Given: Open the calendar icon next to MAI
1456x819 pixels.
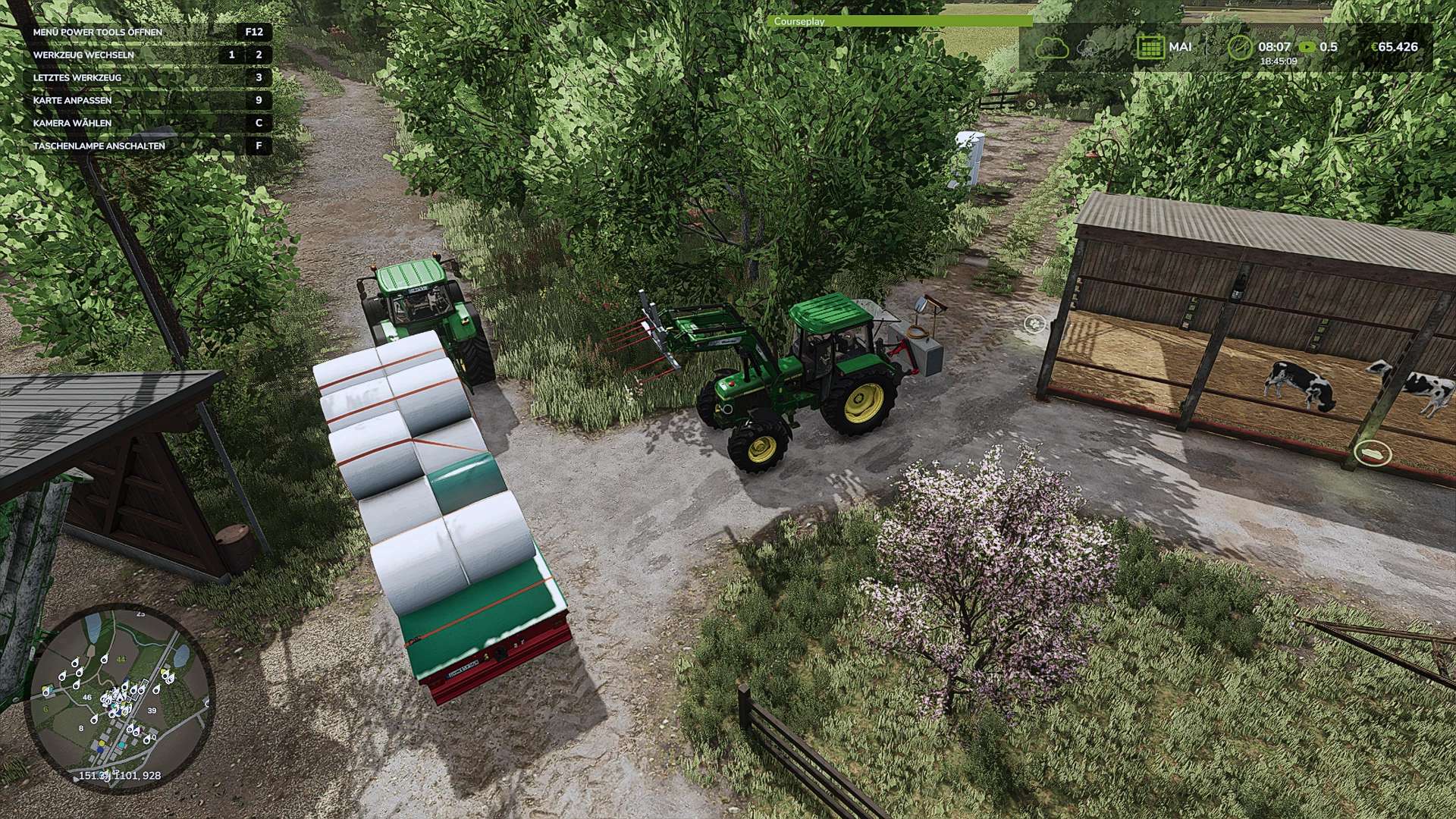Looking at the screenshot, I should tap(1150, 47).
